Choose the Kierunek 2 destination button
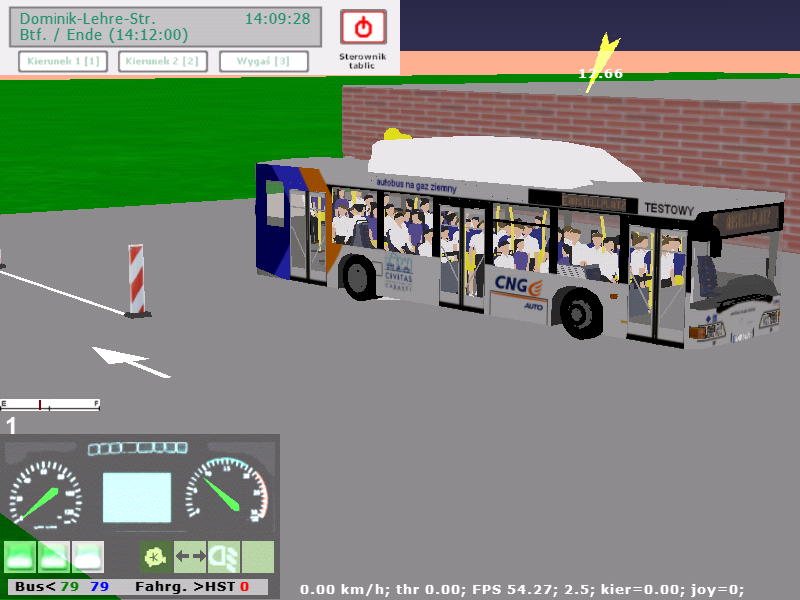 click(163, 62)
